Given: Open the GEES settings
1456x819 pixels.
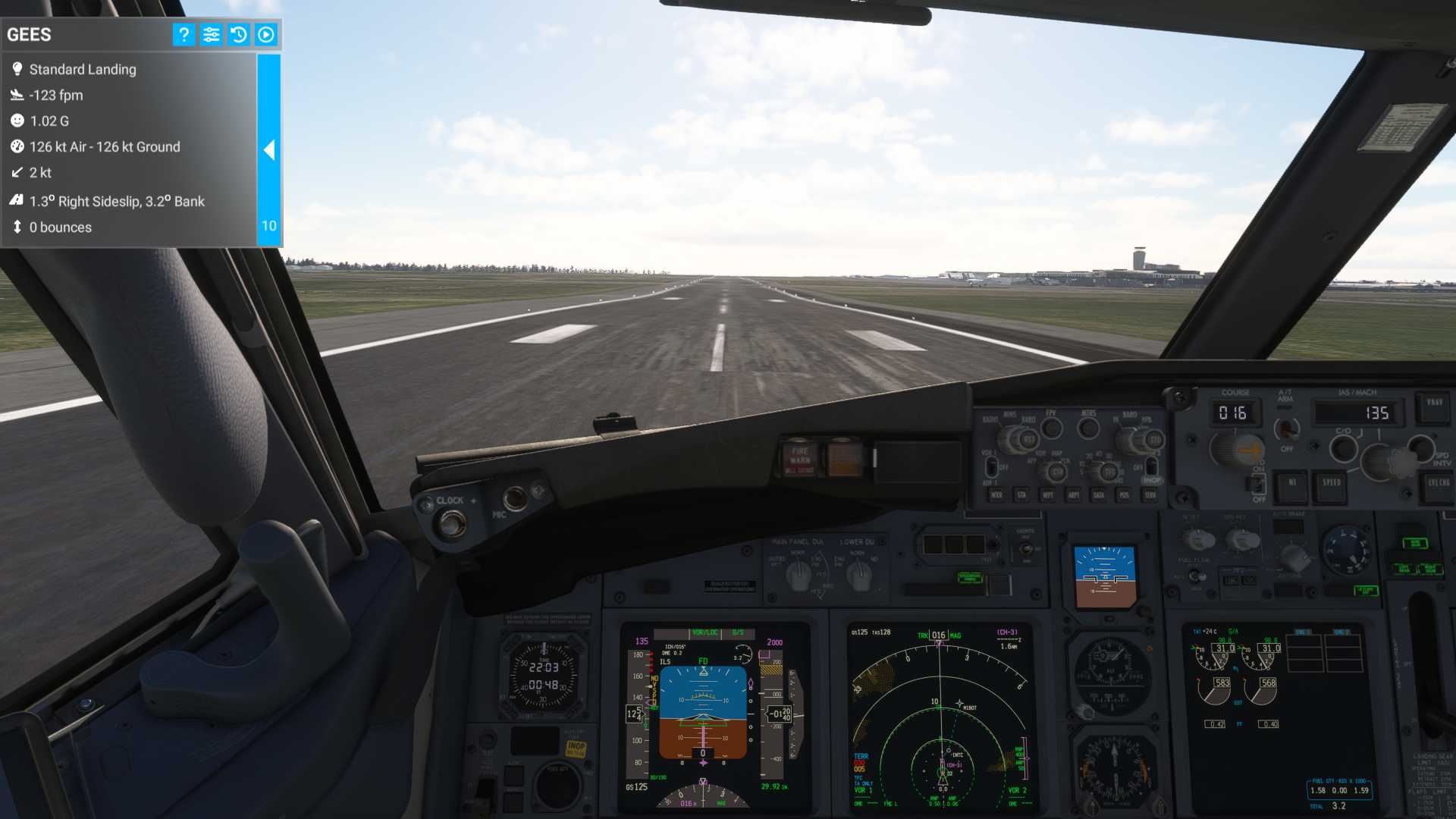Looking at the screenshot, I should pos(211,34).
